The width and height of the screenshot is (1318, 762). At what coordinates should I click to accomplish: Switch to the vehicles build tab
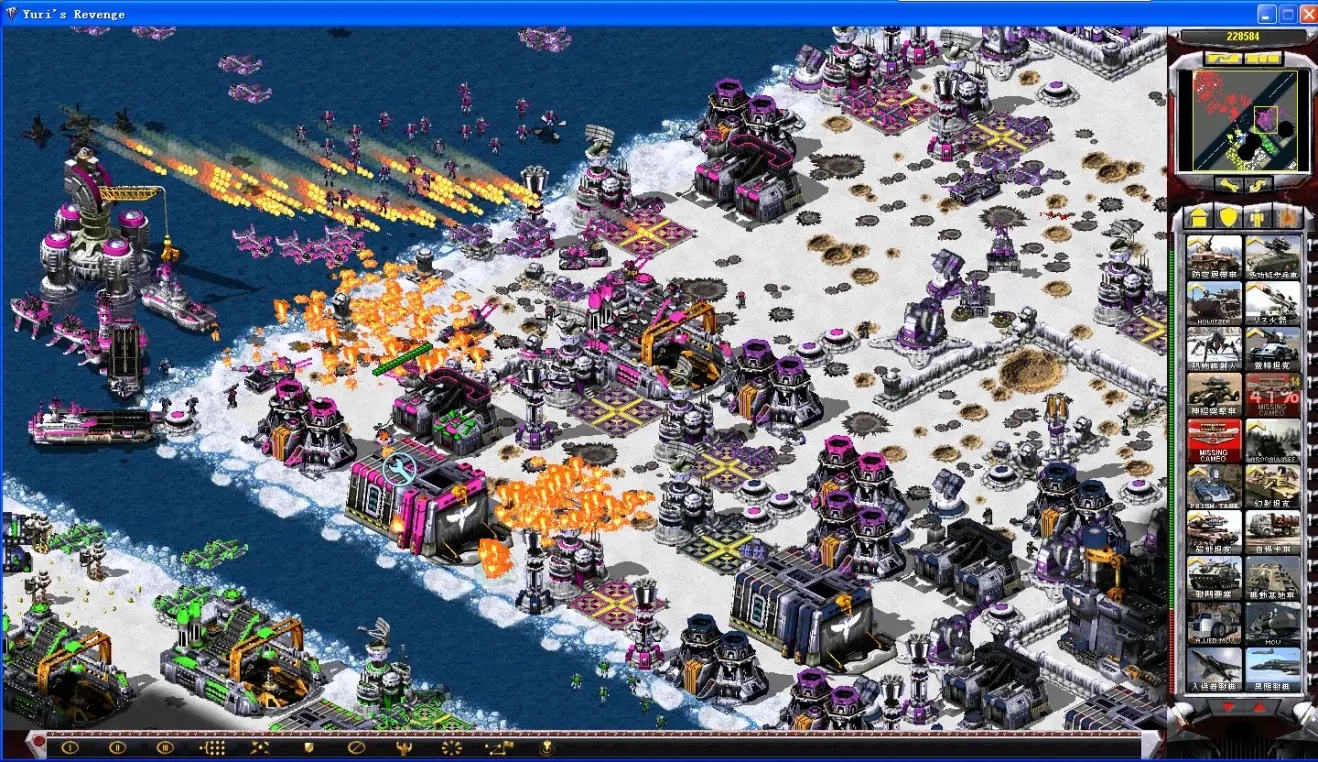[x=1289, y=217]
